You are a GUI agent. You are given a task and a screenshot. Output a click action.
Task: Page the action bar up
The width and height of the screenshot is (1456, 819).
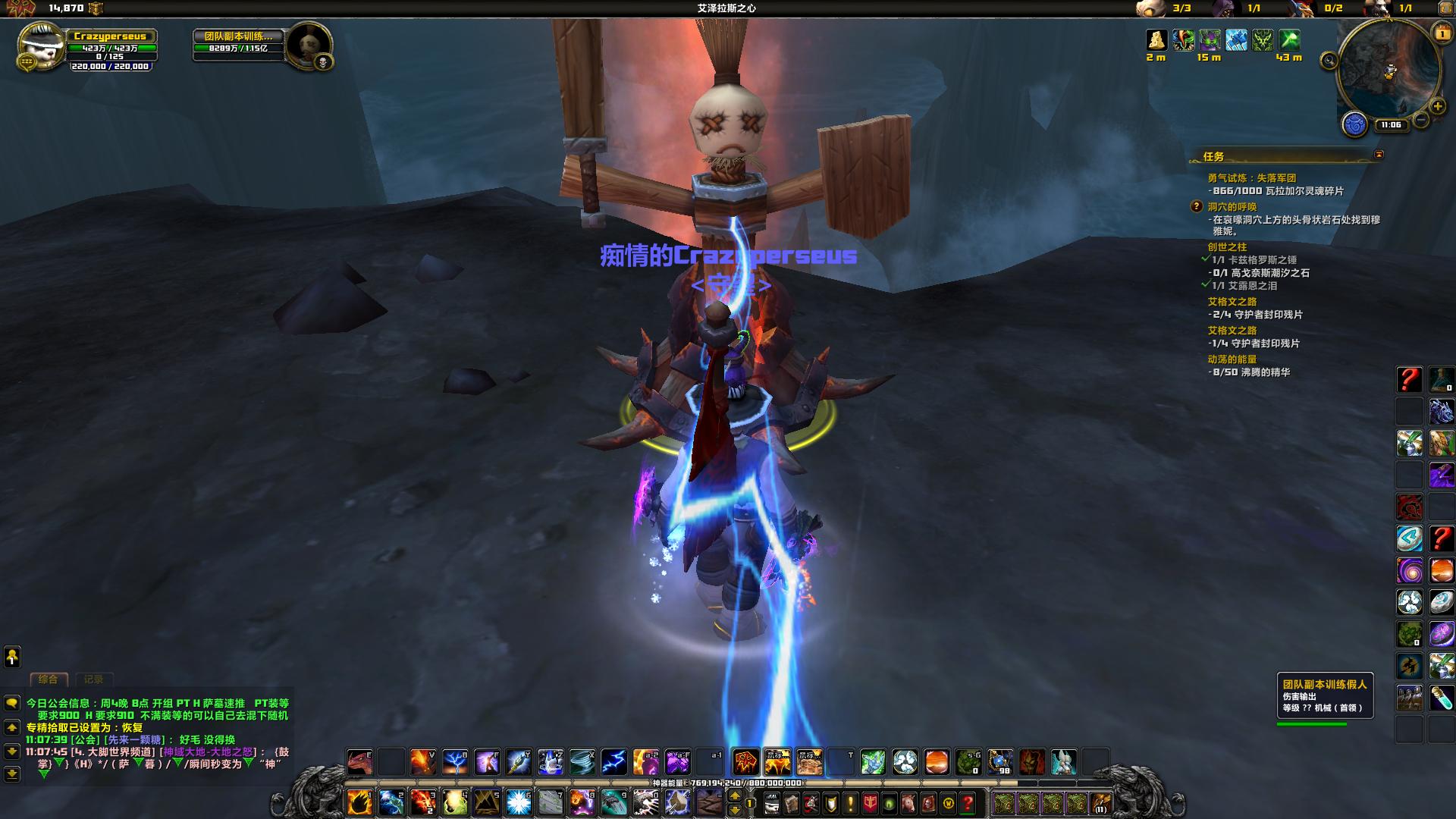[x=734, y=795]
